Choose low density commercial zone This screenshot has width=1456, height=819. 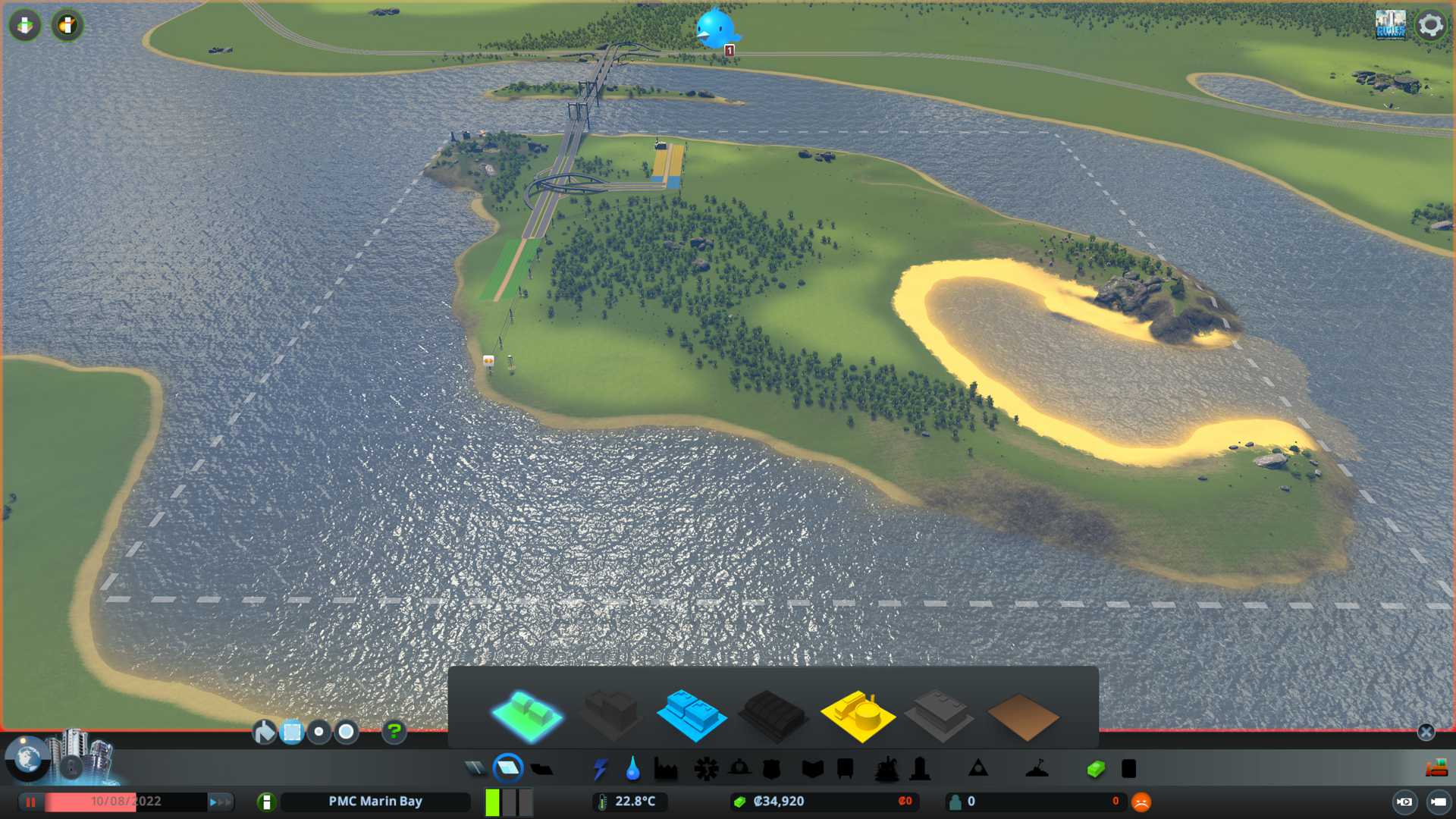(x=691, y=714)
